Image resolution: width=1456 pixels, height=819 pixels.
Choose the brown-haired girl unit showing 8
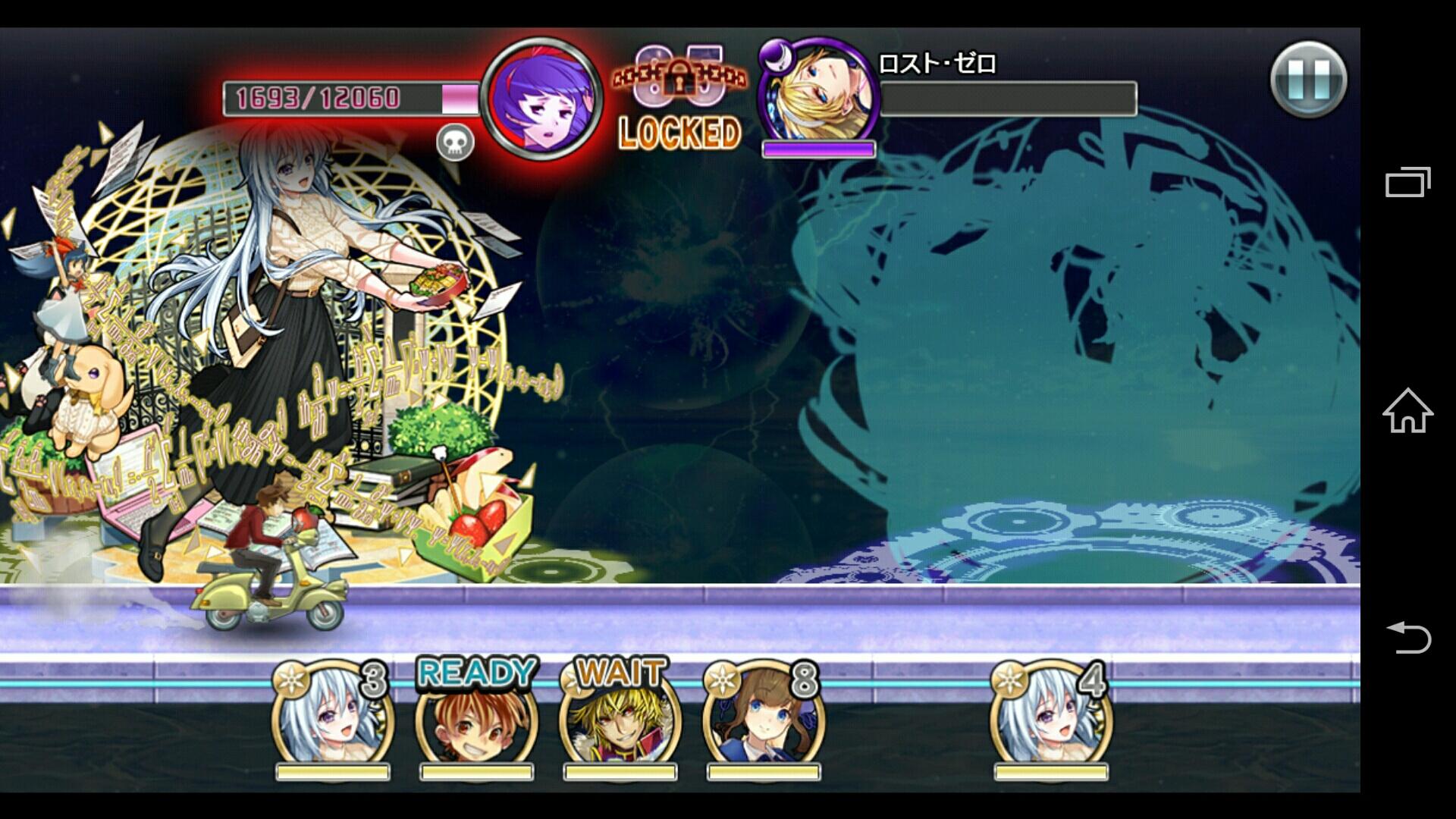763,717
